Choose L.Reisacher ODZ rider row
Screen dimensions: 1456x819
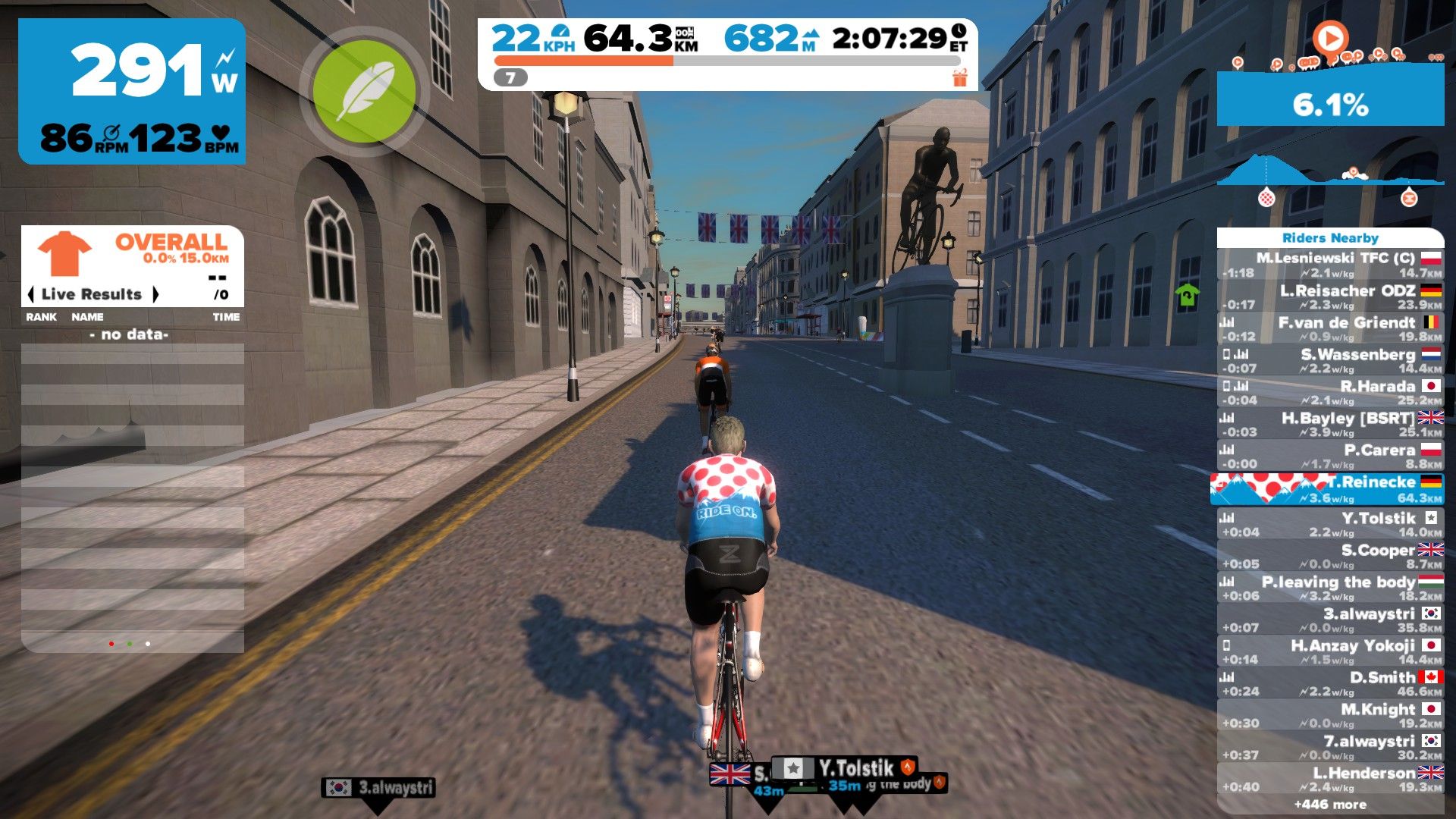tap(1330, 297)
